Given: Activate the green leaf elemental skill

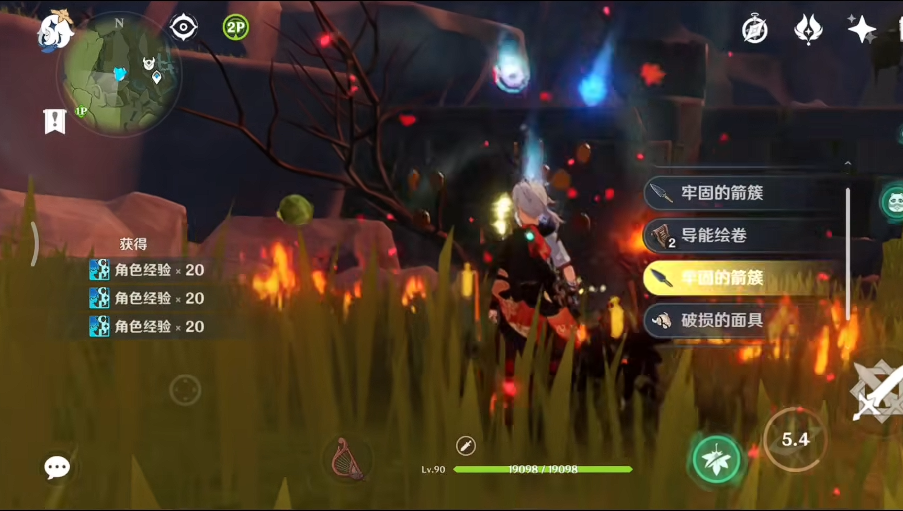Looking at the screenshot, I should coord(717,458).
